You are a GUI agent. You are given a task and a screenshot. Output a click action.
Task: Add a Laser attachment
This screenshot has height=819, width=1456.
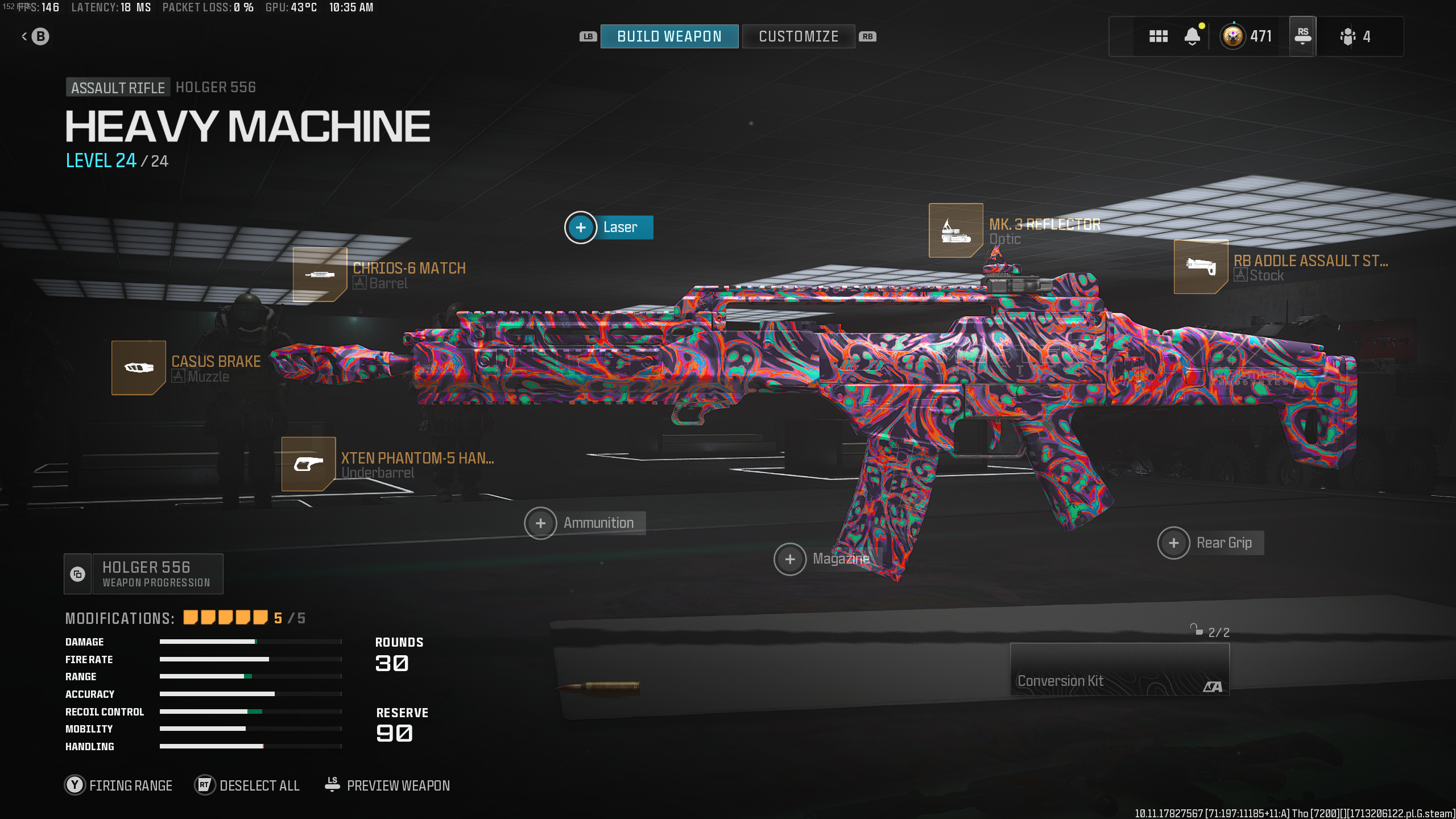click(581, 227)
